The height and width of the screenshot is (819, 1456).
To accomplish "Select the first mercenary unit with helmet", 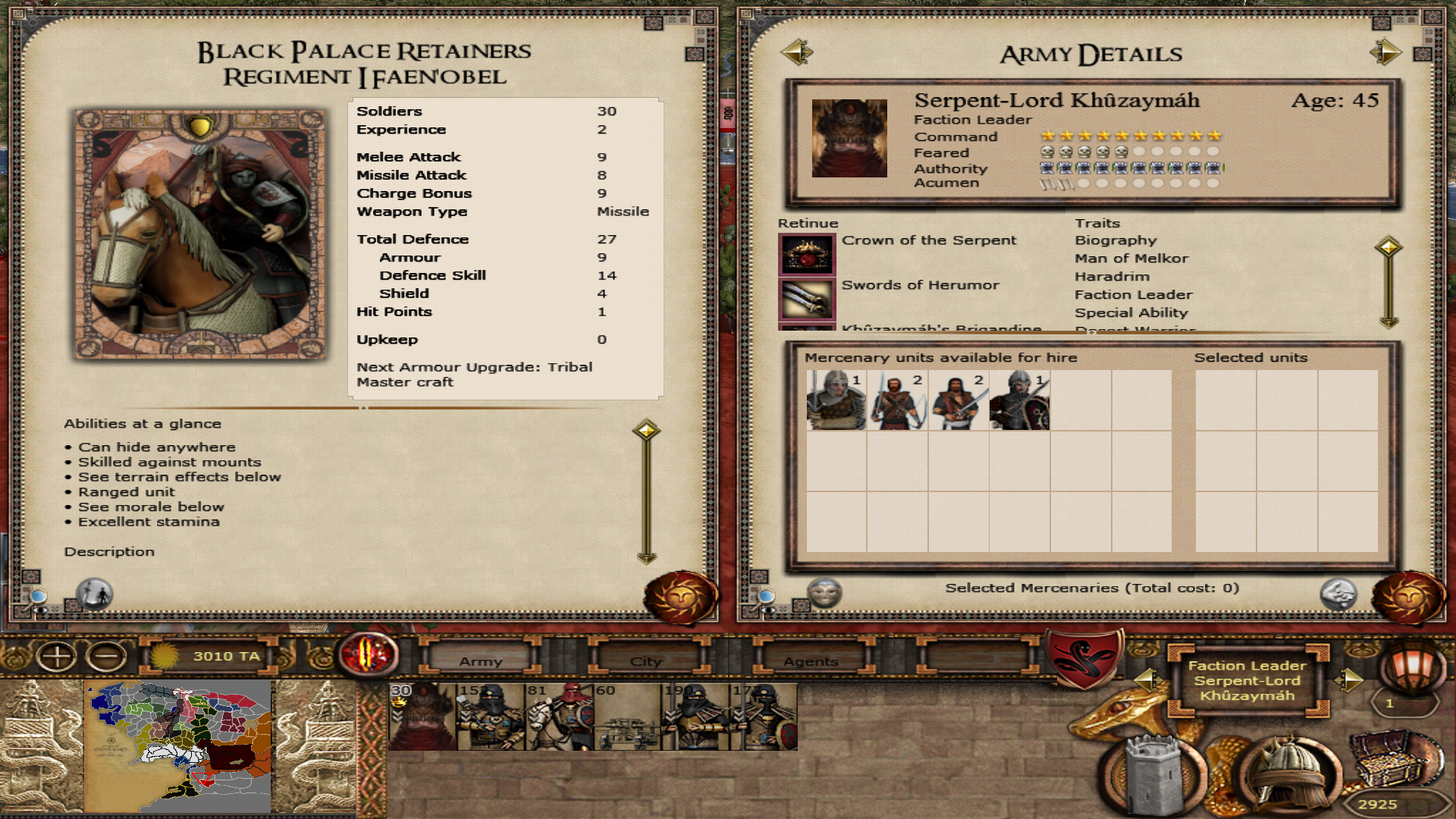I will 836,400.
